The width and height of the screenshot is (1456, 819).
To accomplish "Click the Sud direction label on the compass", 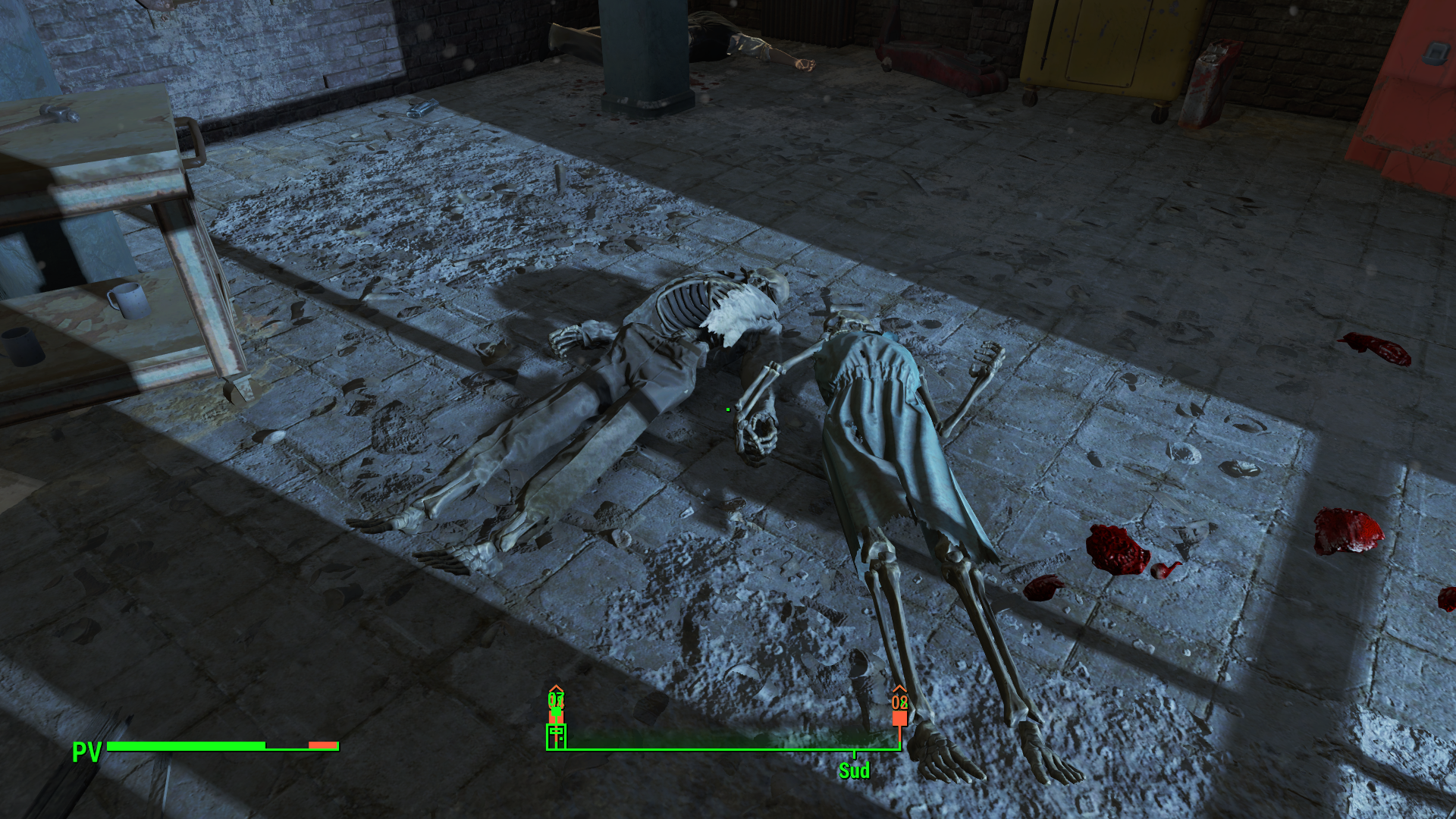I will click(854, 771).
